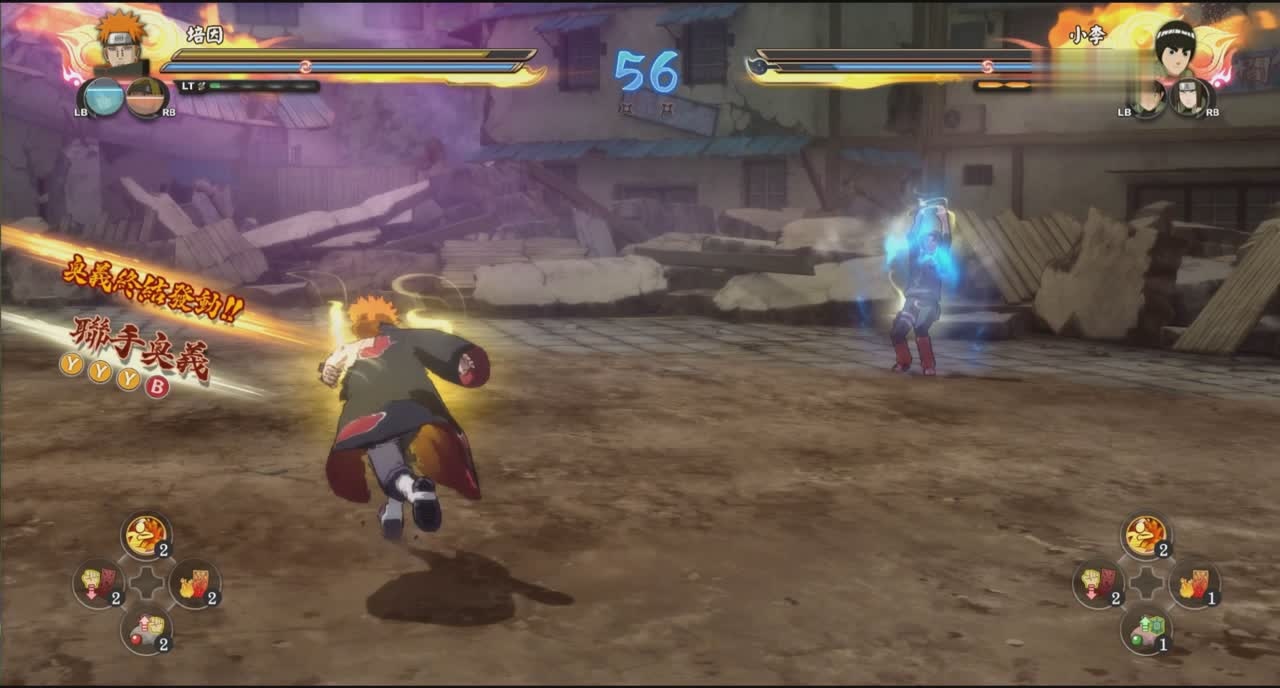Use Rock Lee's flame explosive tag item

click(x=1194, y=583)
